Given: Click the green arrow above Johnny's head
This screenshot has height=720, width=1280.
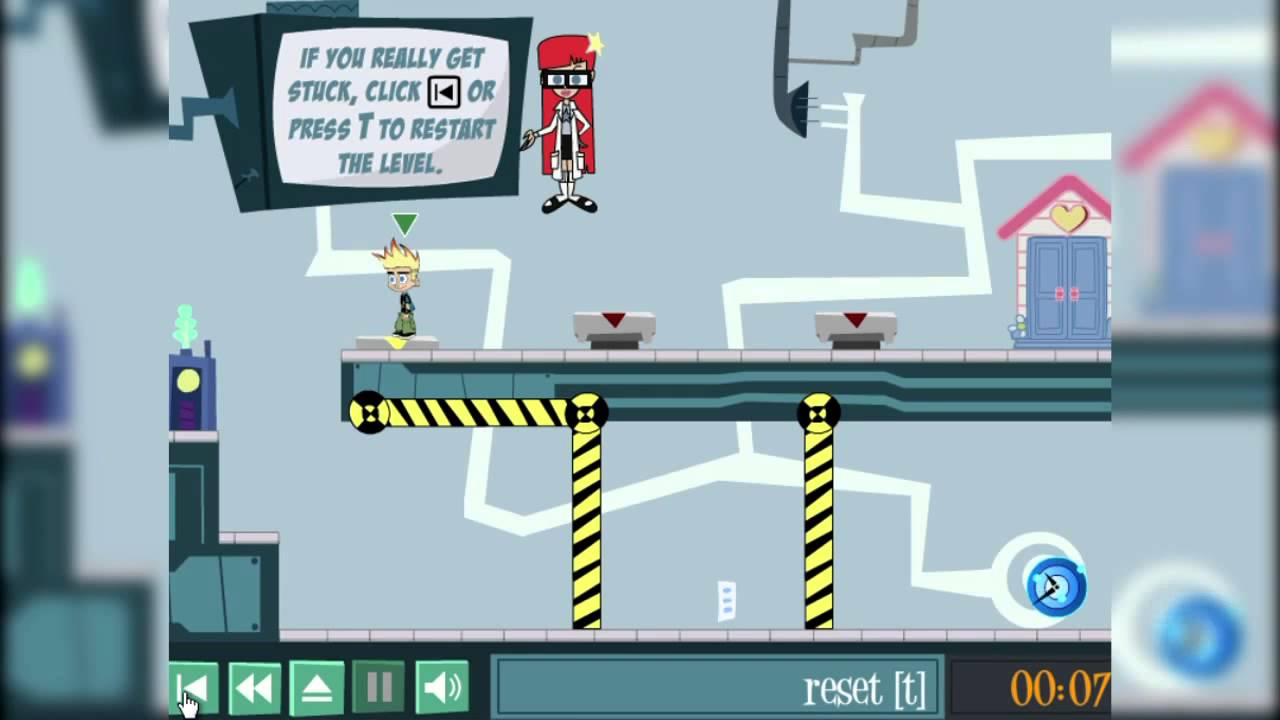Looking at the screenshot, I should (404, 221).
